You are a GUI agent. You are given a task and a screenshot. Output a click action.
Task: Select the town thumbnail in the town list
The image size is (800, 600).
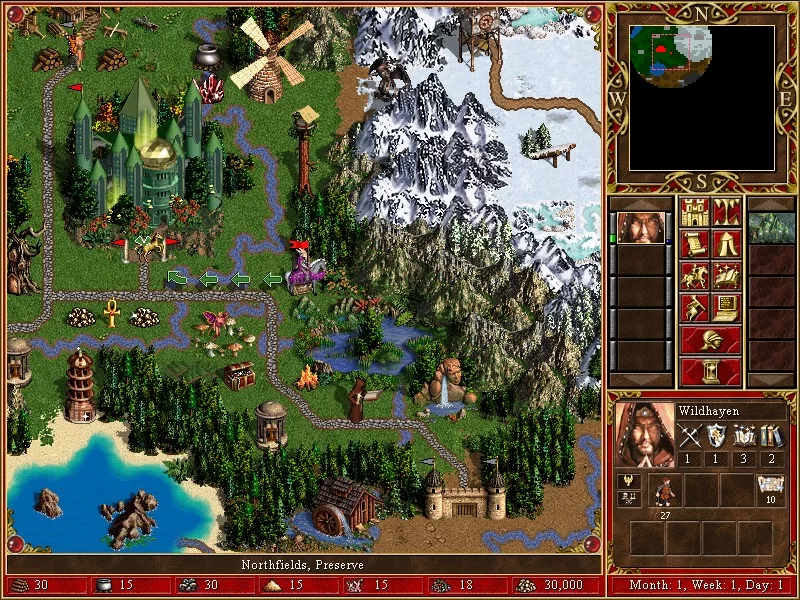pyautogui.click(x=771, y=228)
